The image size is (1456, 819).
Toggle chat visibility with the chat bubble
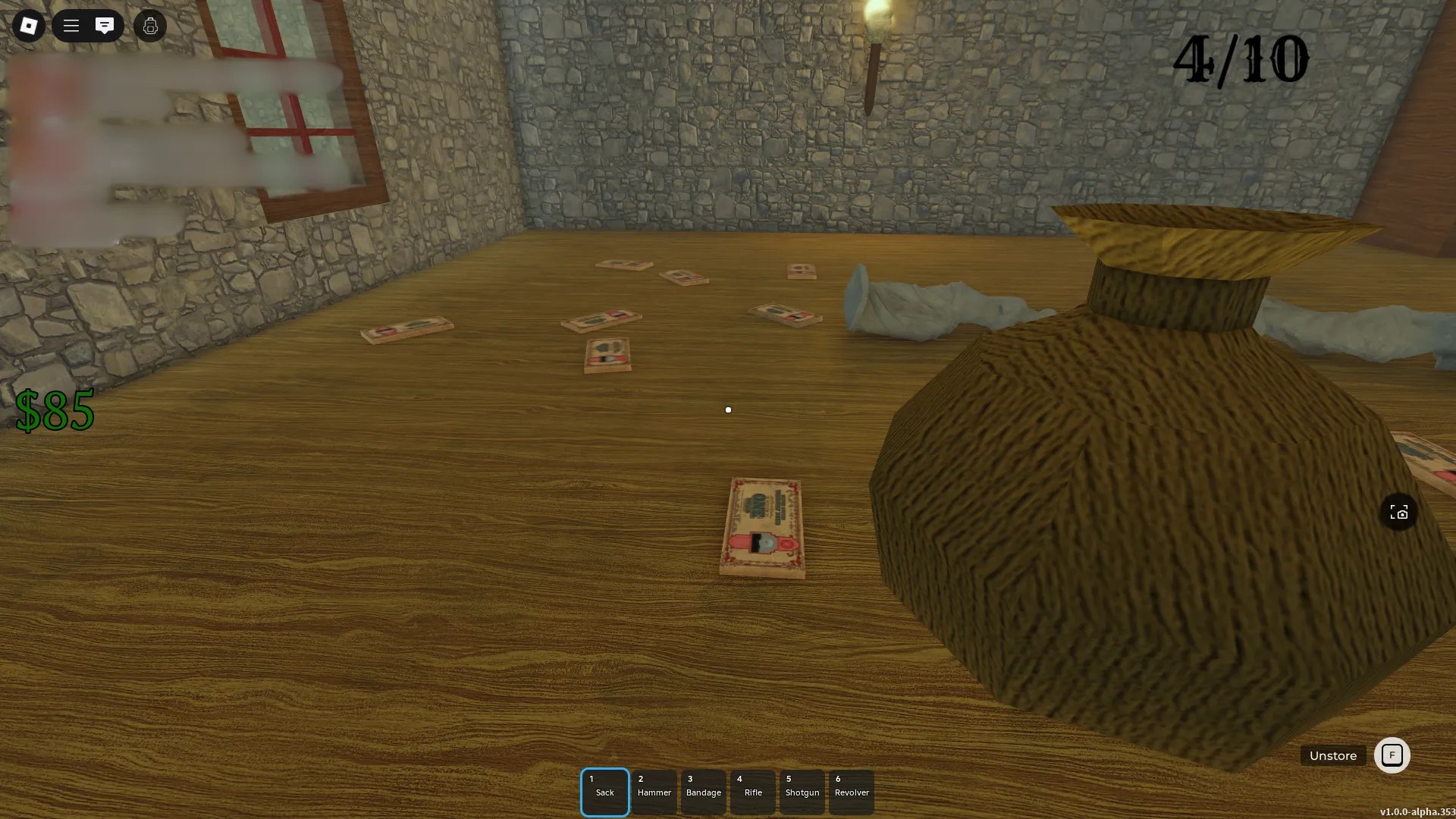point(105,25)
